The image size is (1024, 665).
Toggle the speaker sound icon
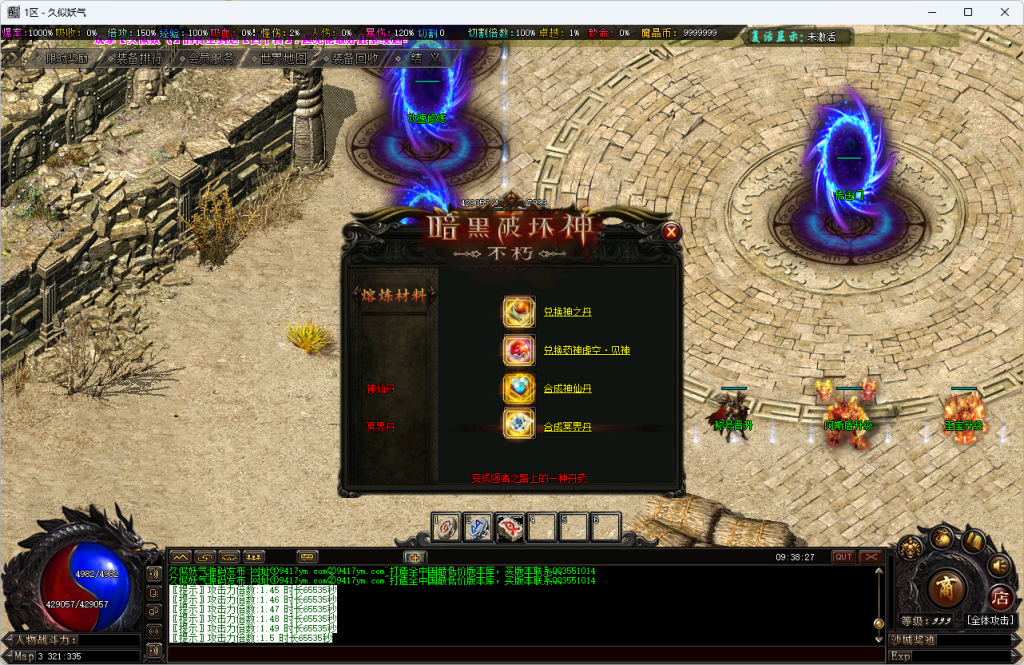point(998,565)
